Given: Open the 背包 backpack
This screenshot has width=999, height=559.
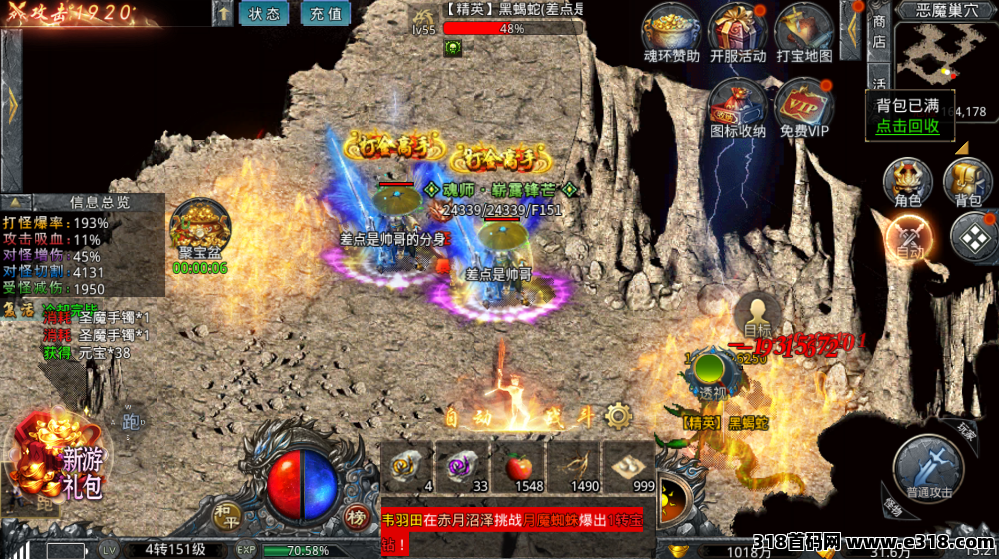Looking at the screenshot, I should [x=967, y=183].
